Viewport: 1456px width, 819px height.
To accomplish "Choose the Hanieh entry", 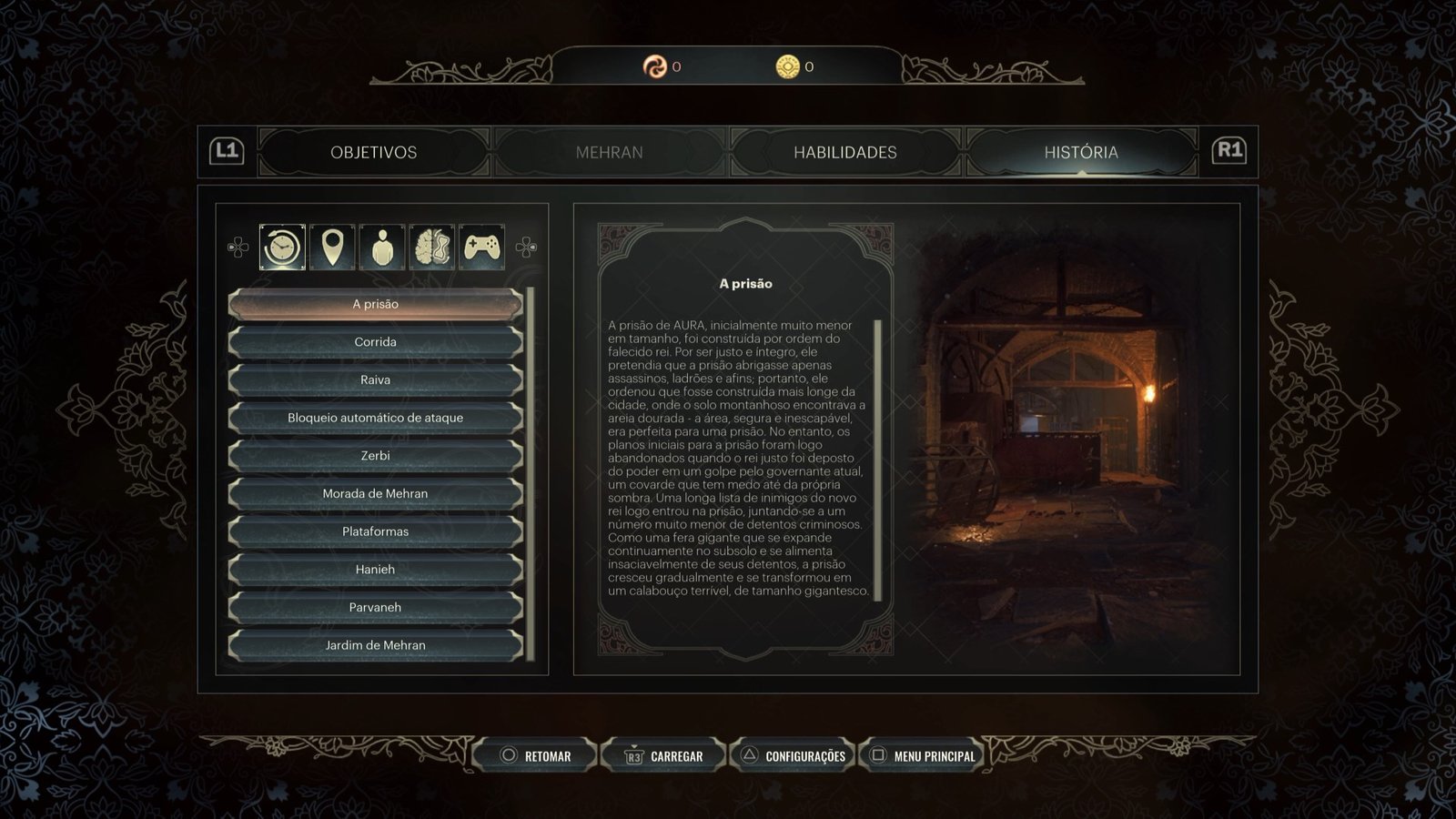I will coord(375,570).
